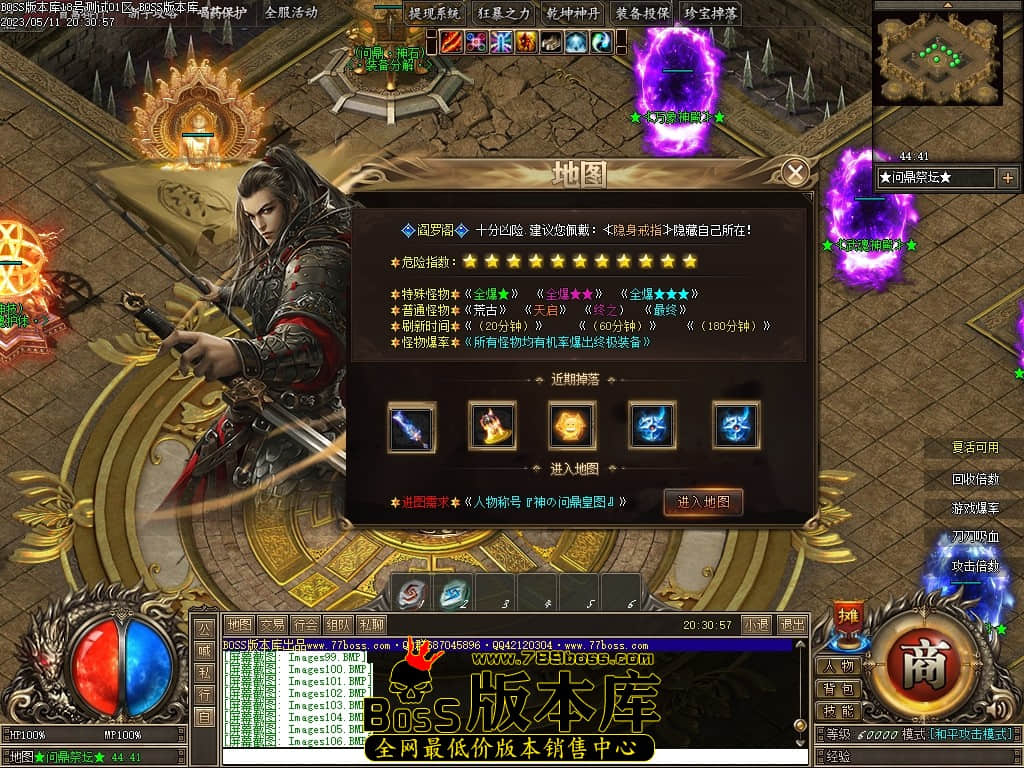The height and width of the screenshot is (768, 1024).
Task: Click the 小退 logout button
Action: pyautogui.click(x=757, y=625)
